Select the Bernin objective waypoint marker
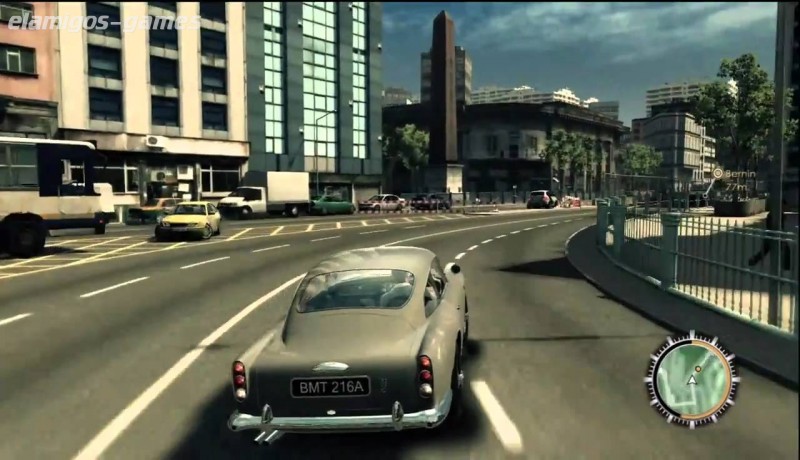The width and height of the screenshot is (800, 460). click(718, 174)
